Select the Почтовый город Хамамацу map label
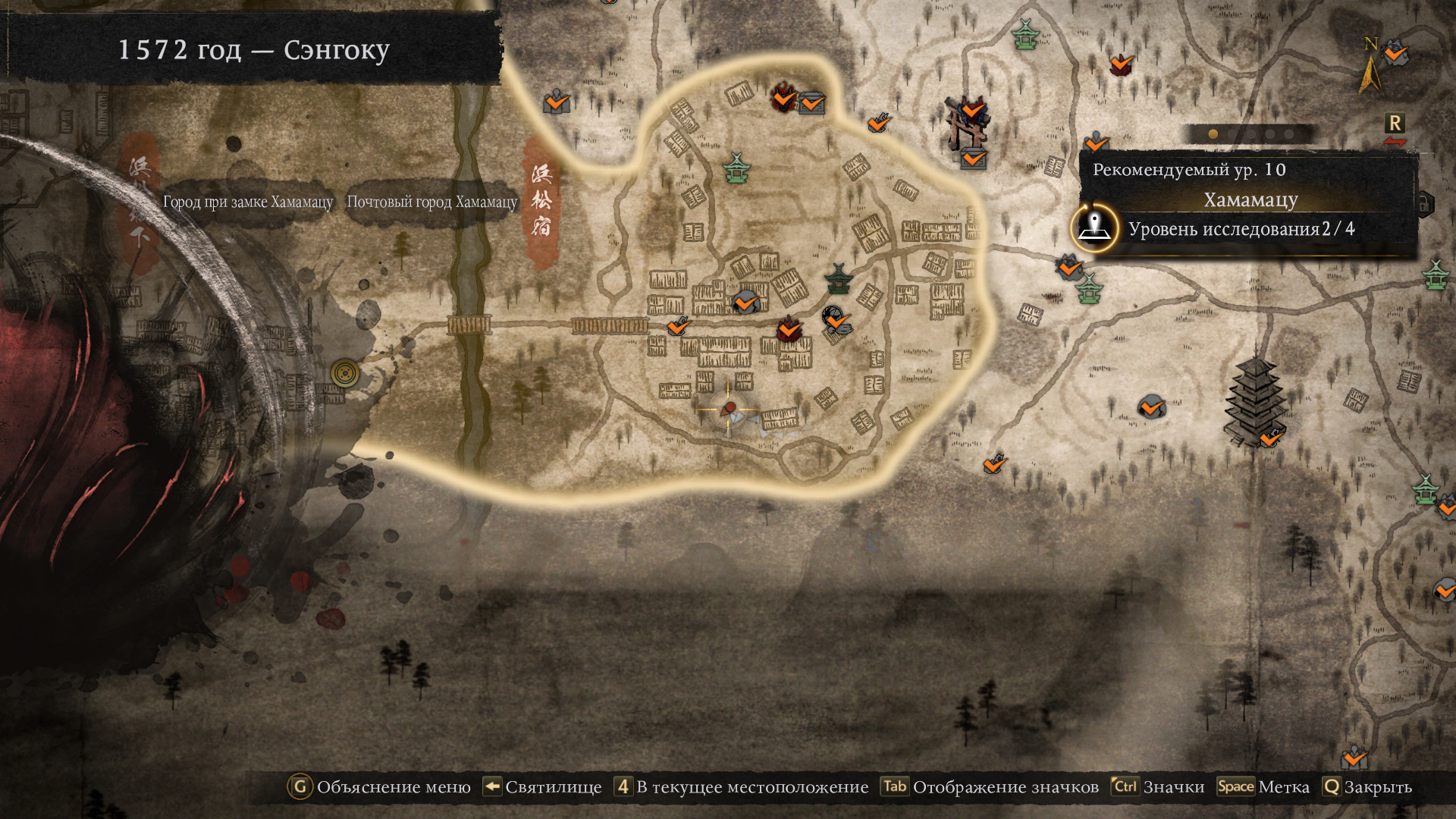Image resolution: width=1456 pixels, height=819 pixels. 431,202
